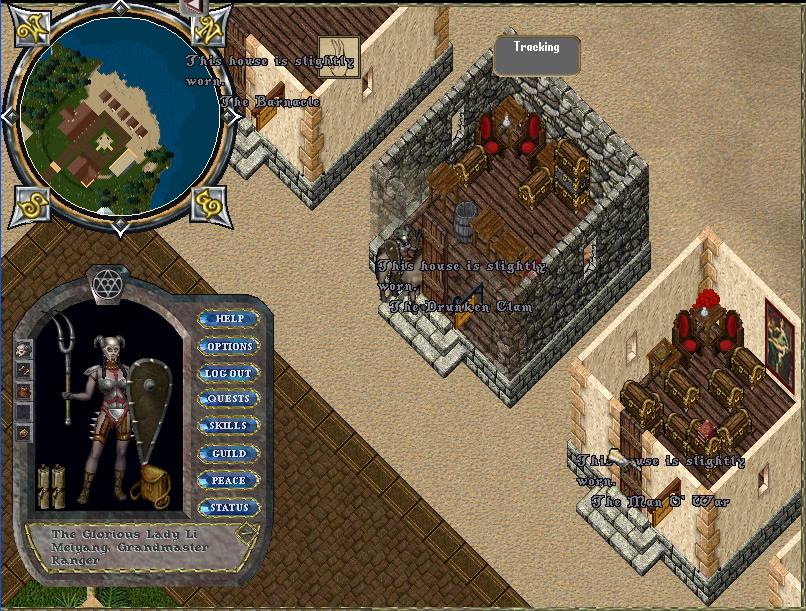Image resolution: width=806 pixels, height=611 pixels.
Task: Open the character Status window
Action: click(x=229, y=507)
